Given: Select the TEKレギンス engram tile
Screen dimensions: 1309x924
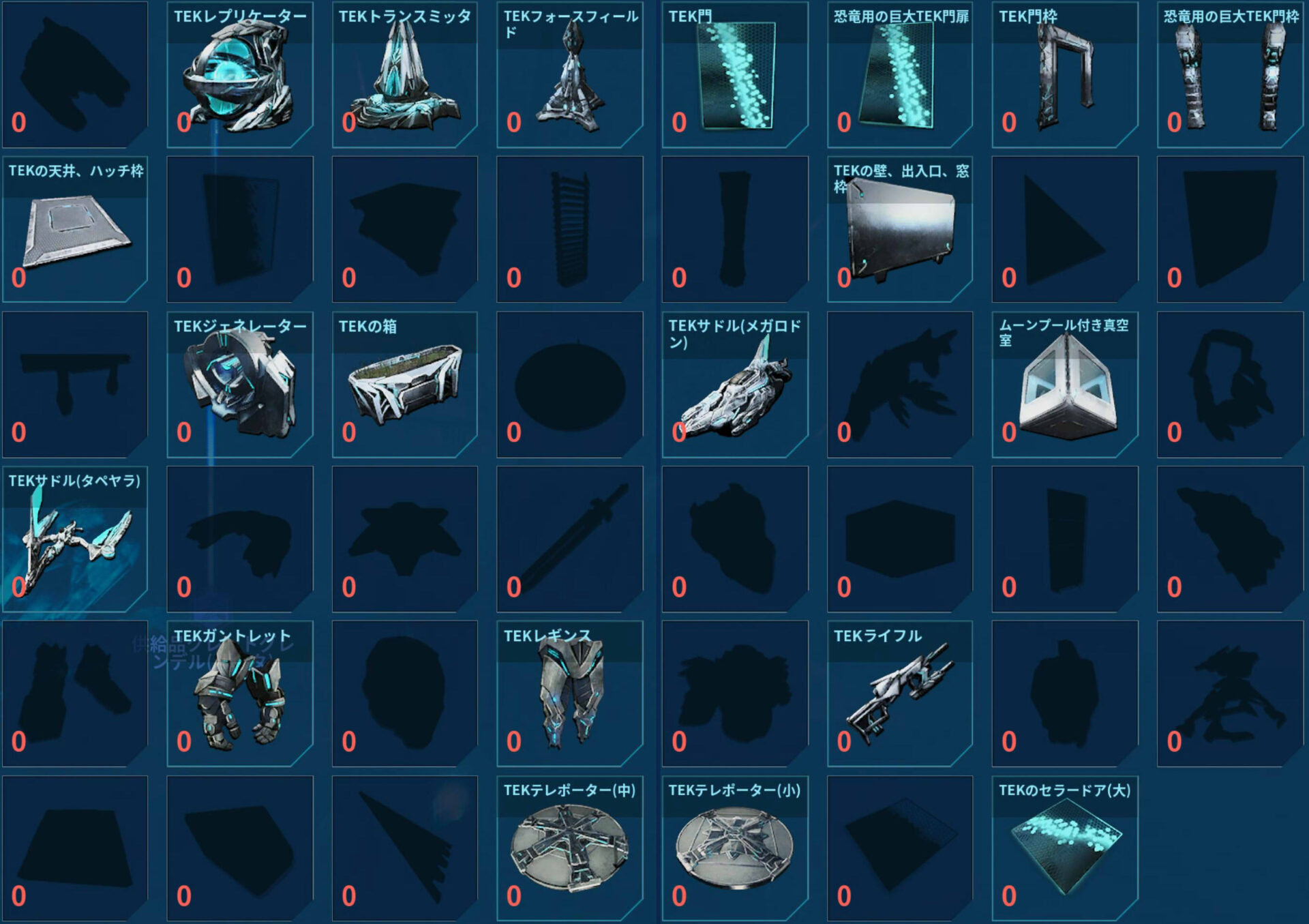Looking at the screenshot, I should (x=569, y=694).
